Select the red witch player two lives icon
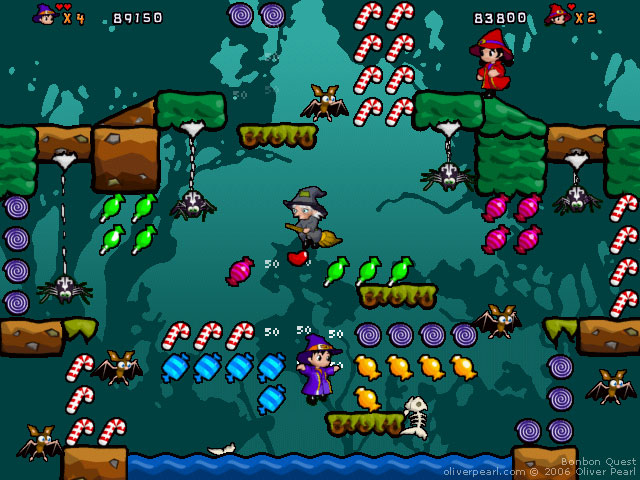Screen dimensions: 640x480 pyautogui.click(x=558, y=15)
